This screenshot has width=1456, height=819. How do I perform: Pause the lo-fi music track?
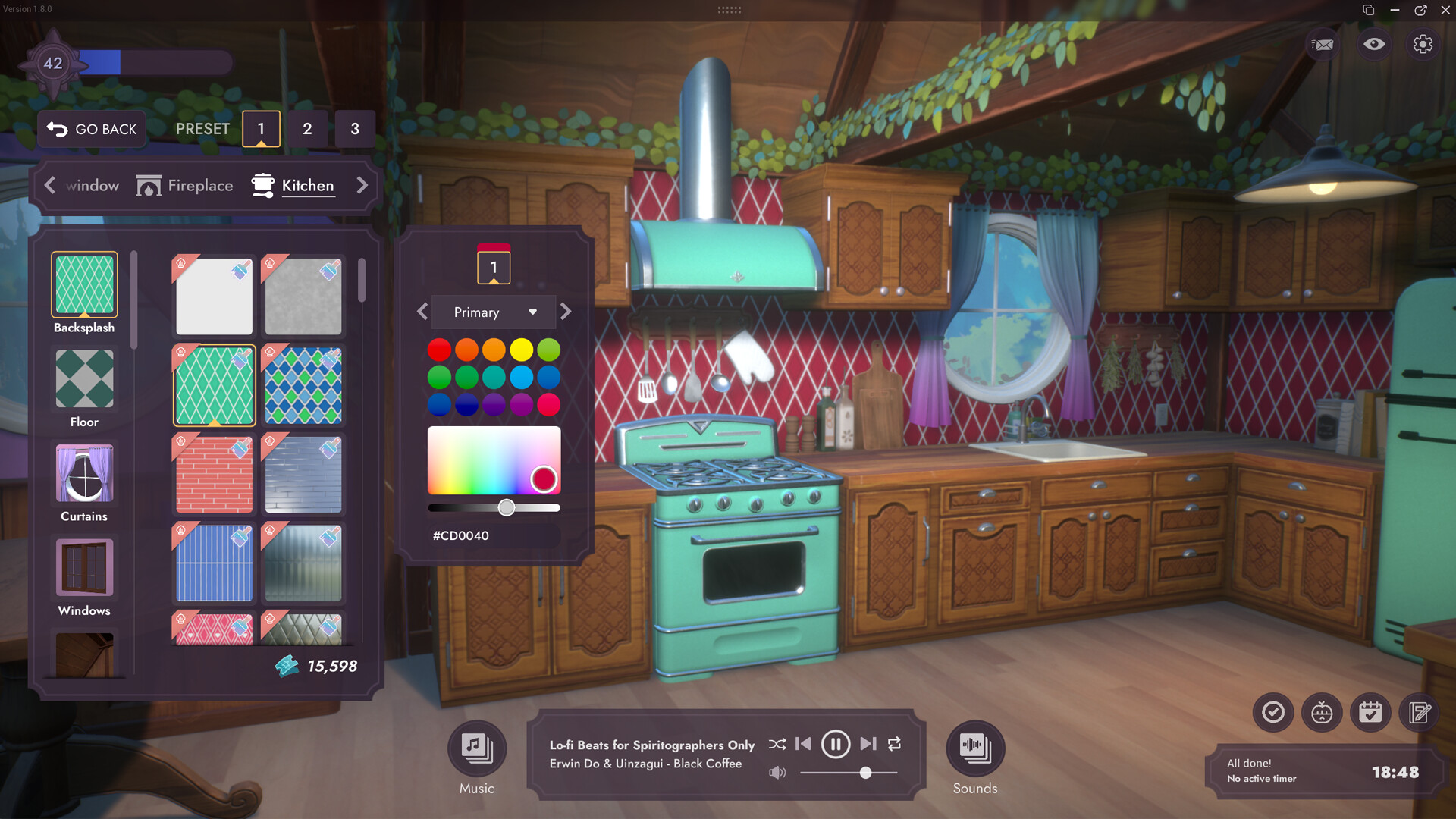coord(835,745)
